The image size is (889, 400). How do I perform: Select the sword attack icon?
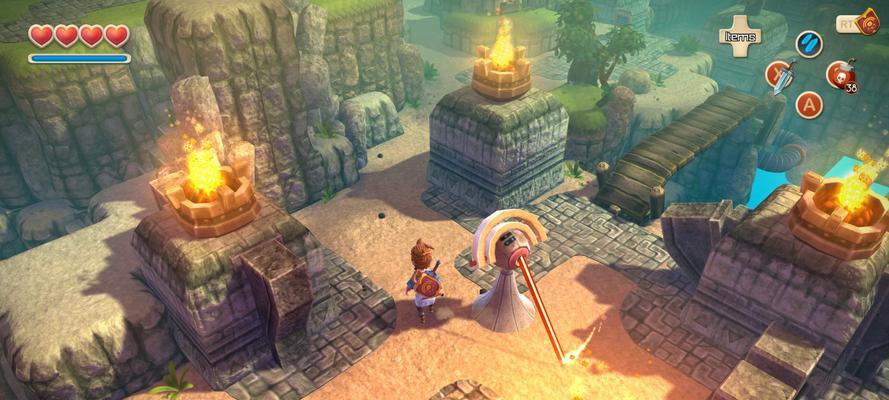[x=780, y=75]
